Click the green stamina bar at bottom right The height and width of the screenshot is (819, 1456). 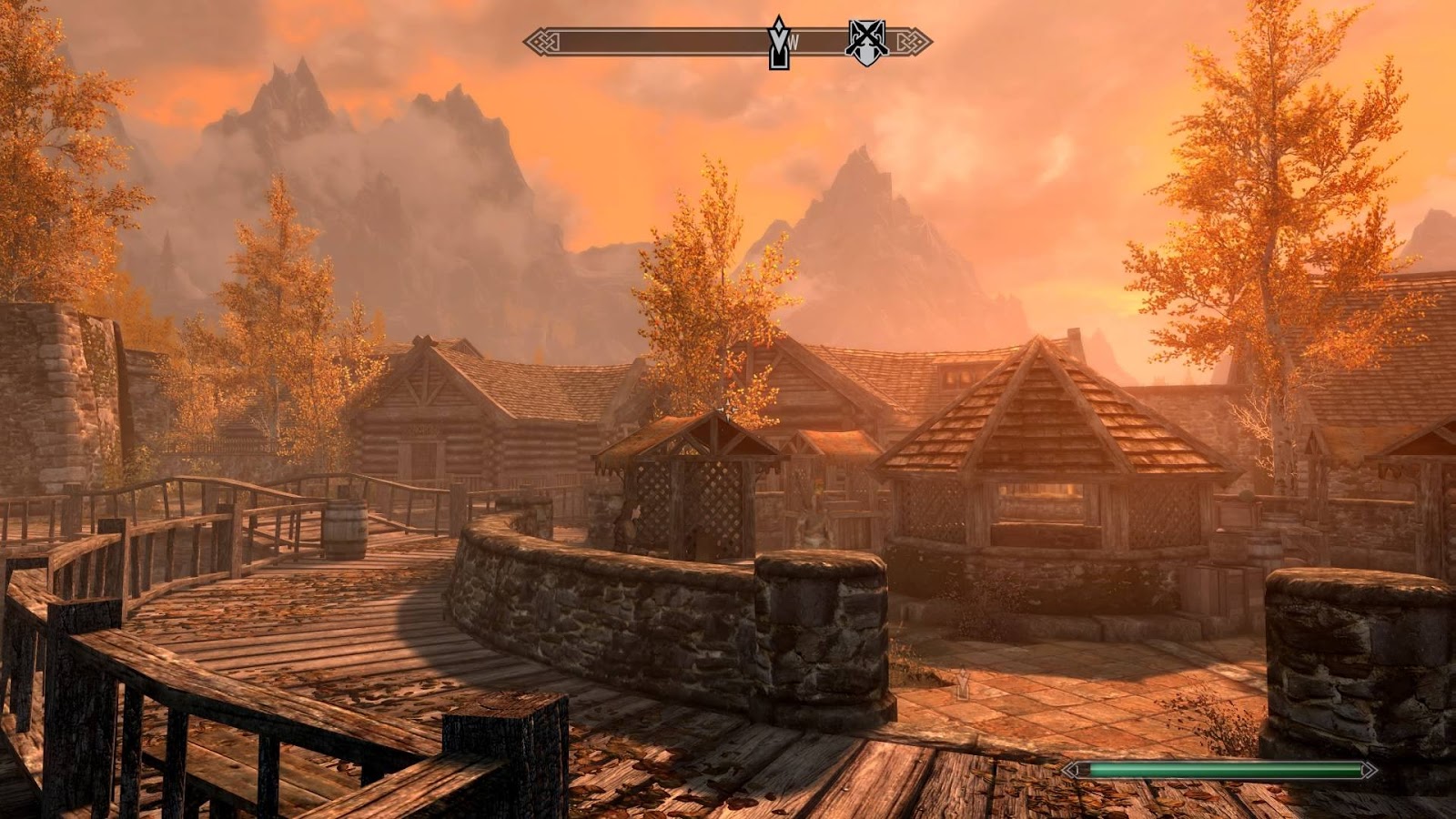1219,768
